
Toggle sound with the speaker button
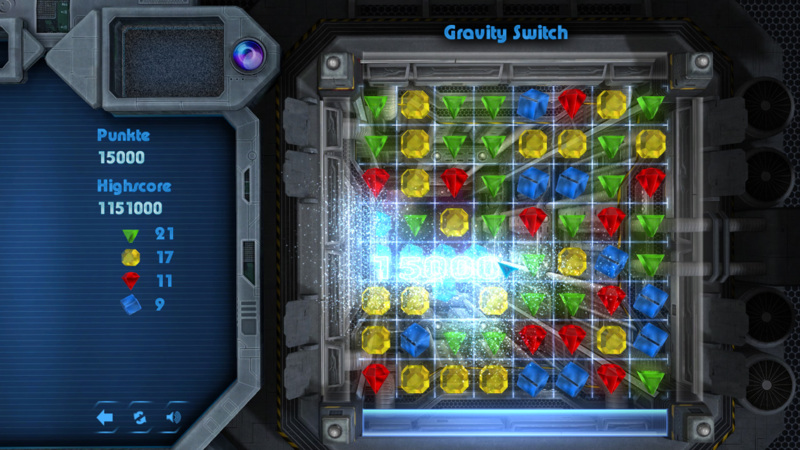tap(173, 417)
